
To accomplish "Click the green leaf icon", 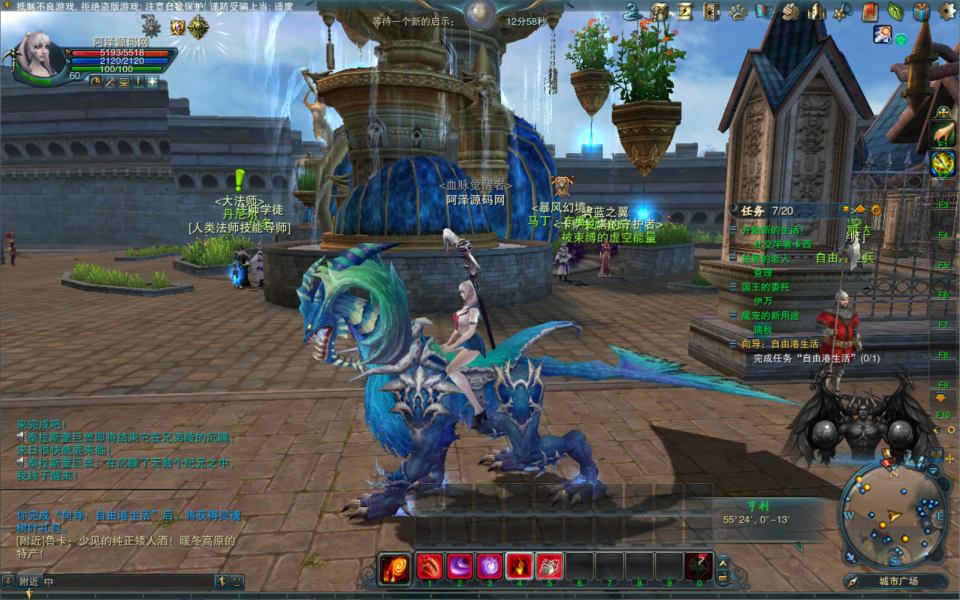I will coord(895,12).
